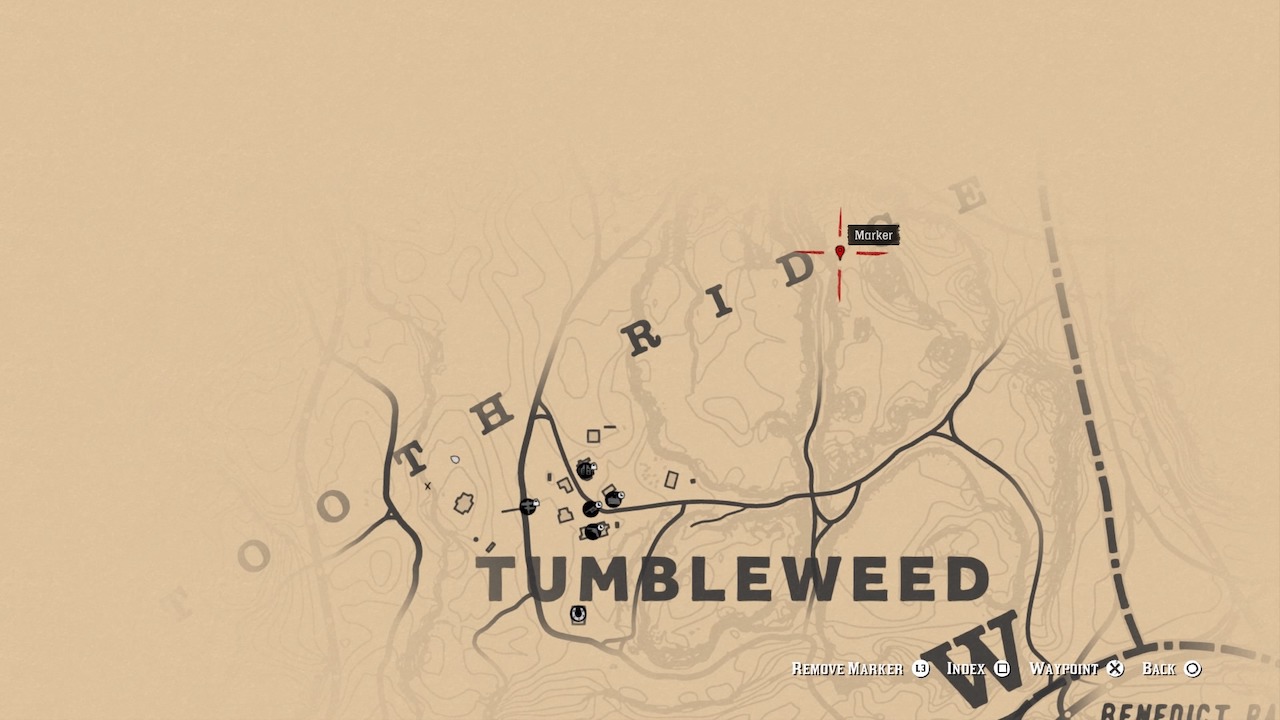
Task: Click the store icon northeast of the gunsmith
Action: click(613, 499)
